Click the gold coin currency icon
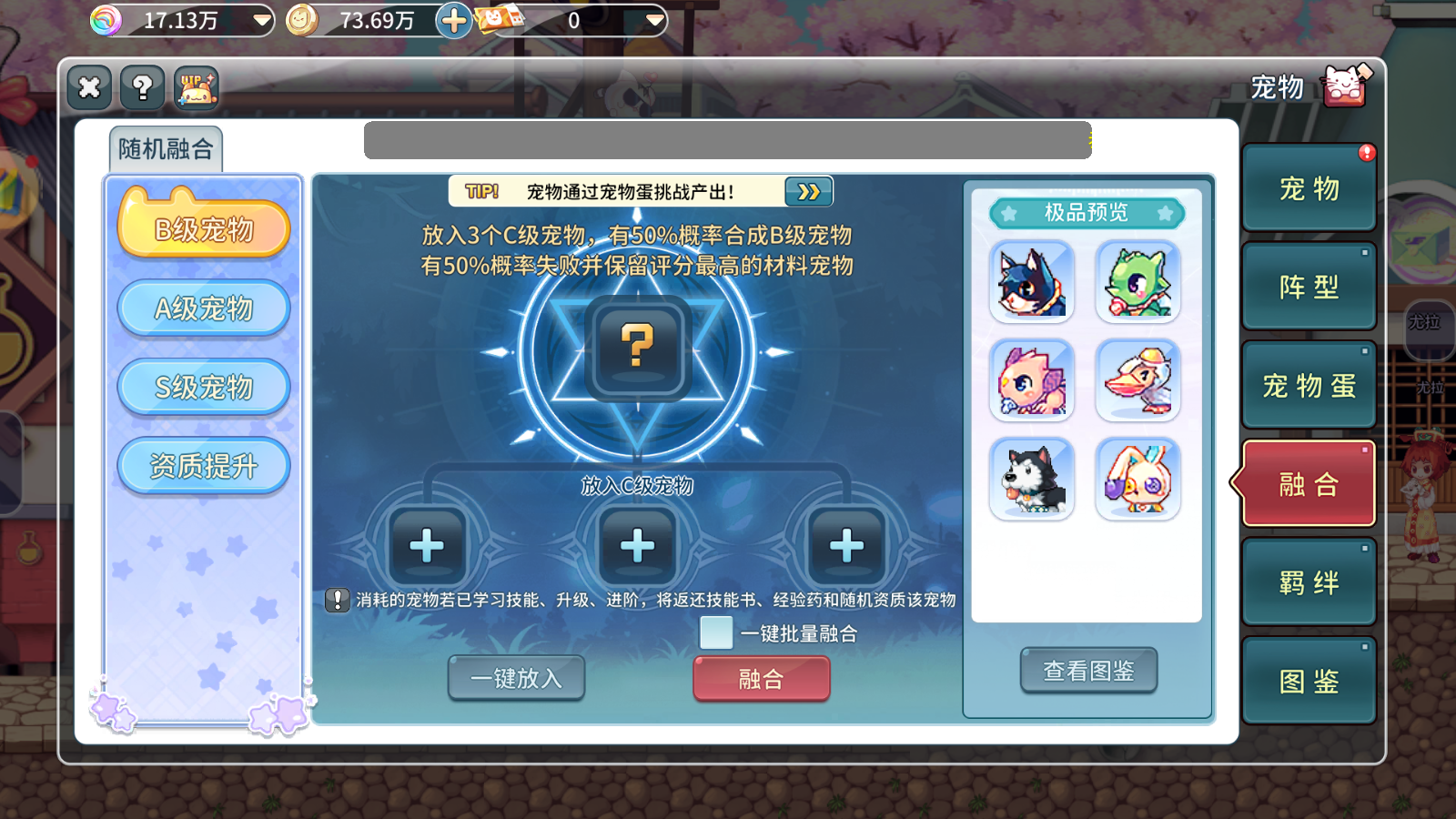 pyautogui.click(x=300, y=18)
